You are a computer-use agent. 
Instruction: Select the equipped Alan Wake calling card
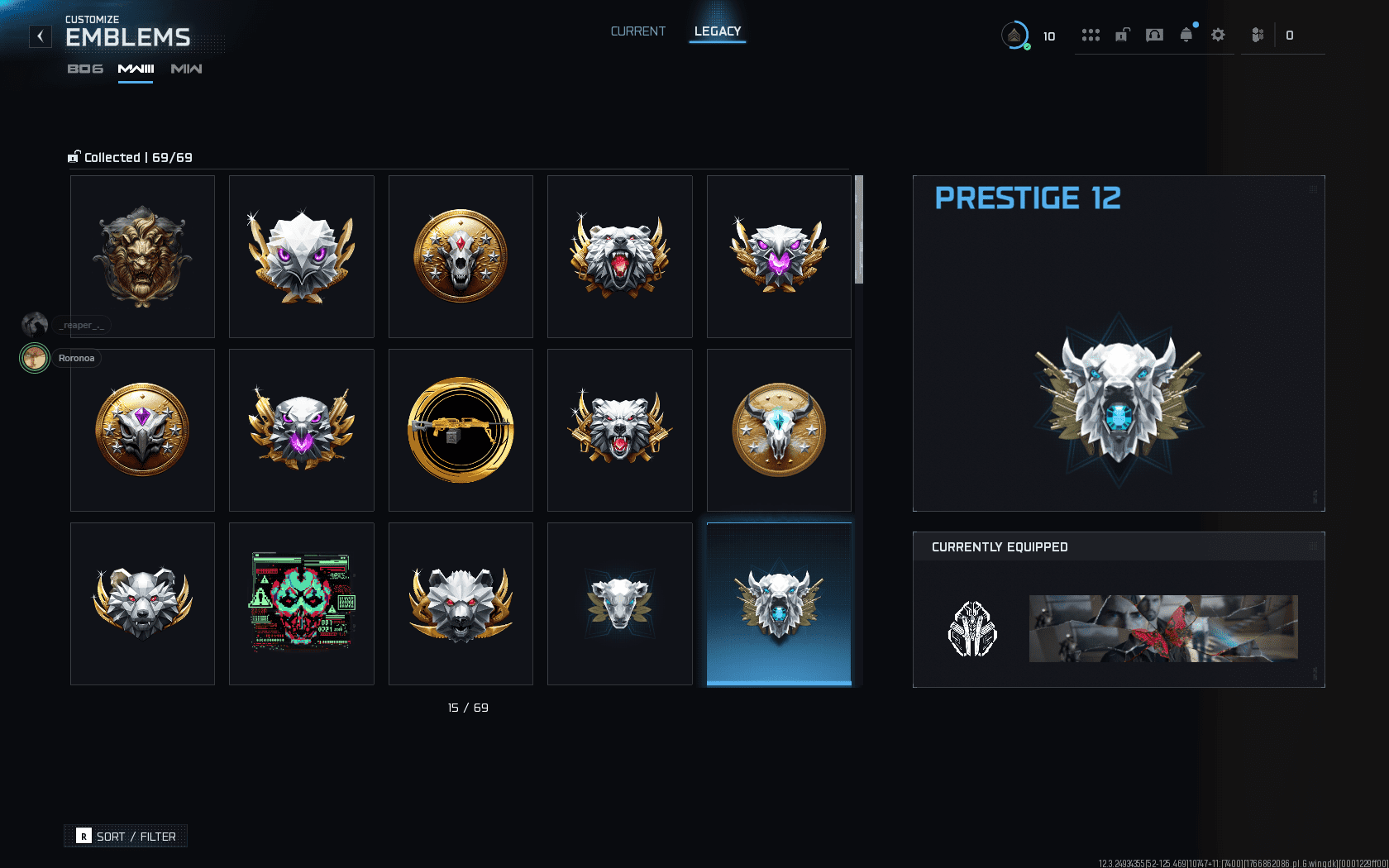point(1162,628)
